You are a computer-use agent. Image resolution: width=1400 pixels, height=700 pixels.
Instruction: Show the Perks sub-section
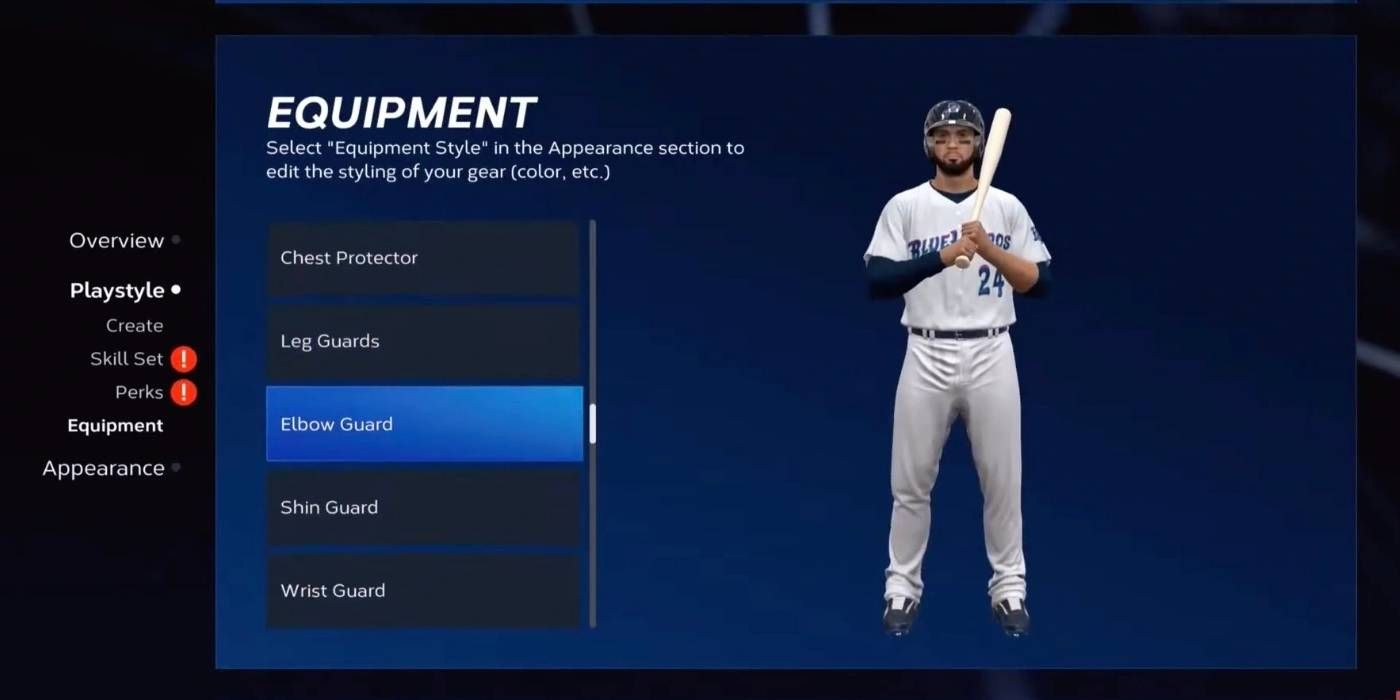(x=139, y=393)
